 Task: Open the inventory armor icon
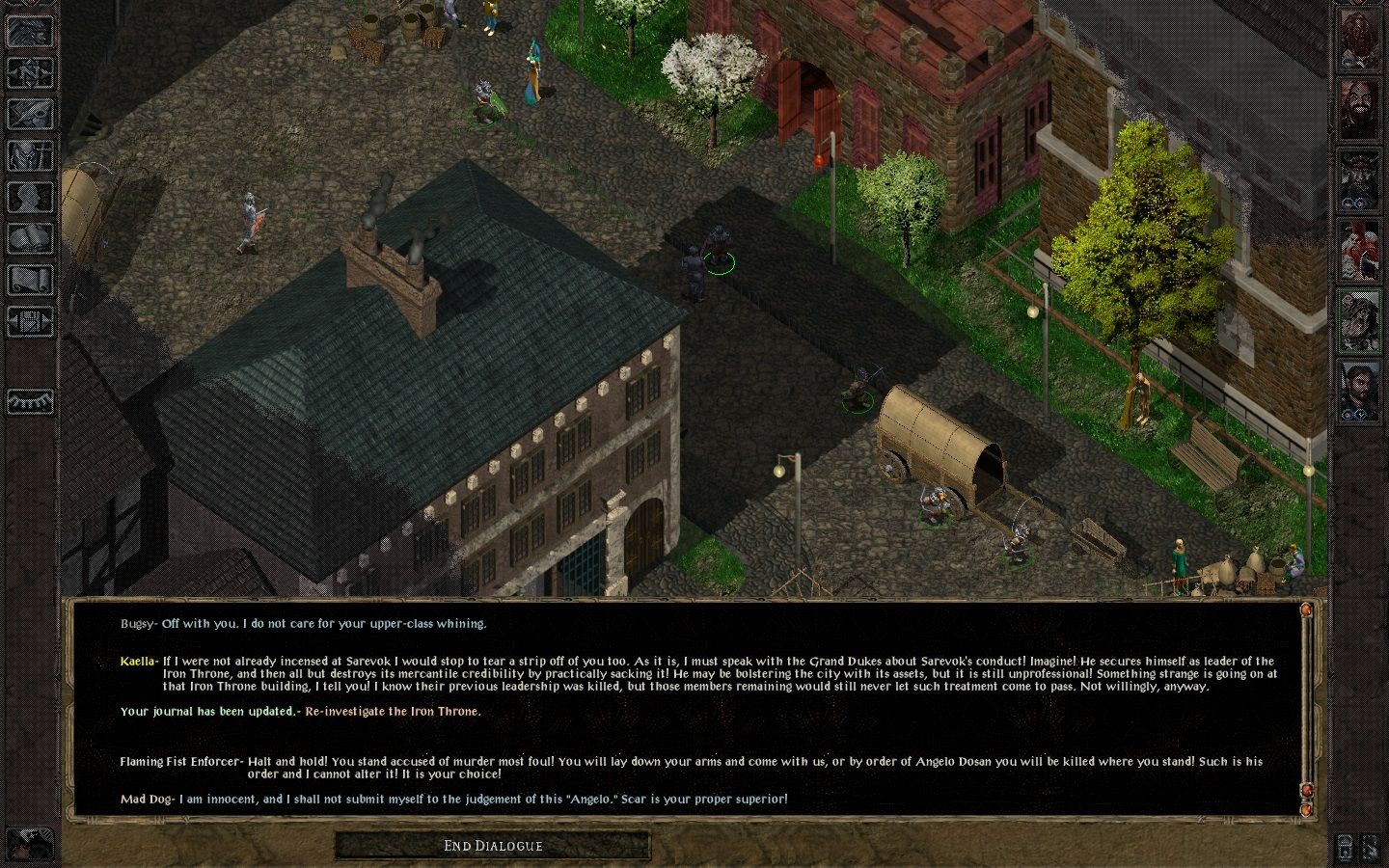(x=30, y=155)
